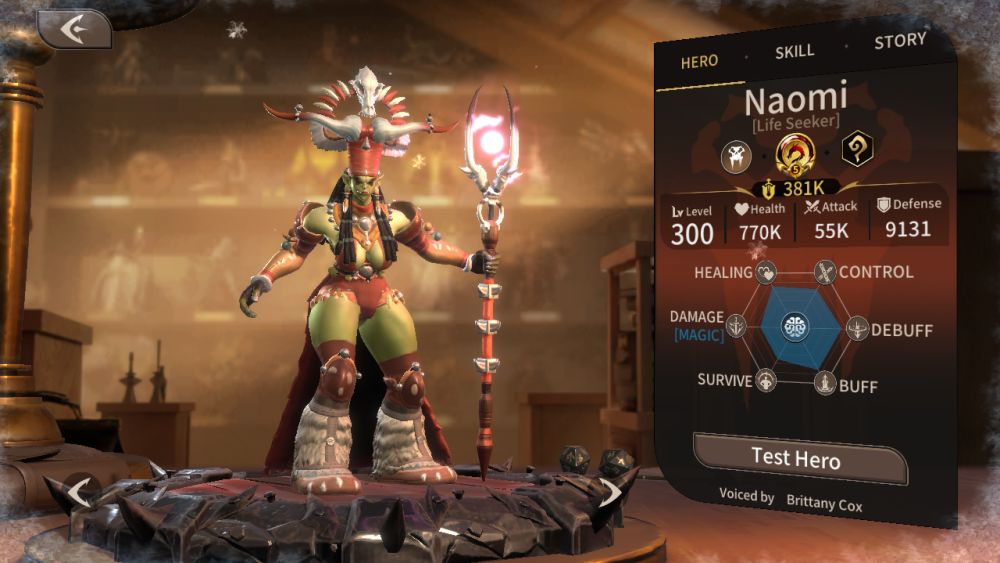Switch to the HERO tab
1000x563 pixels.
coord(699,61)
